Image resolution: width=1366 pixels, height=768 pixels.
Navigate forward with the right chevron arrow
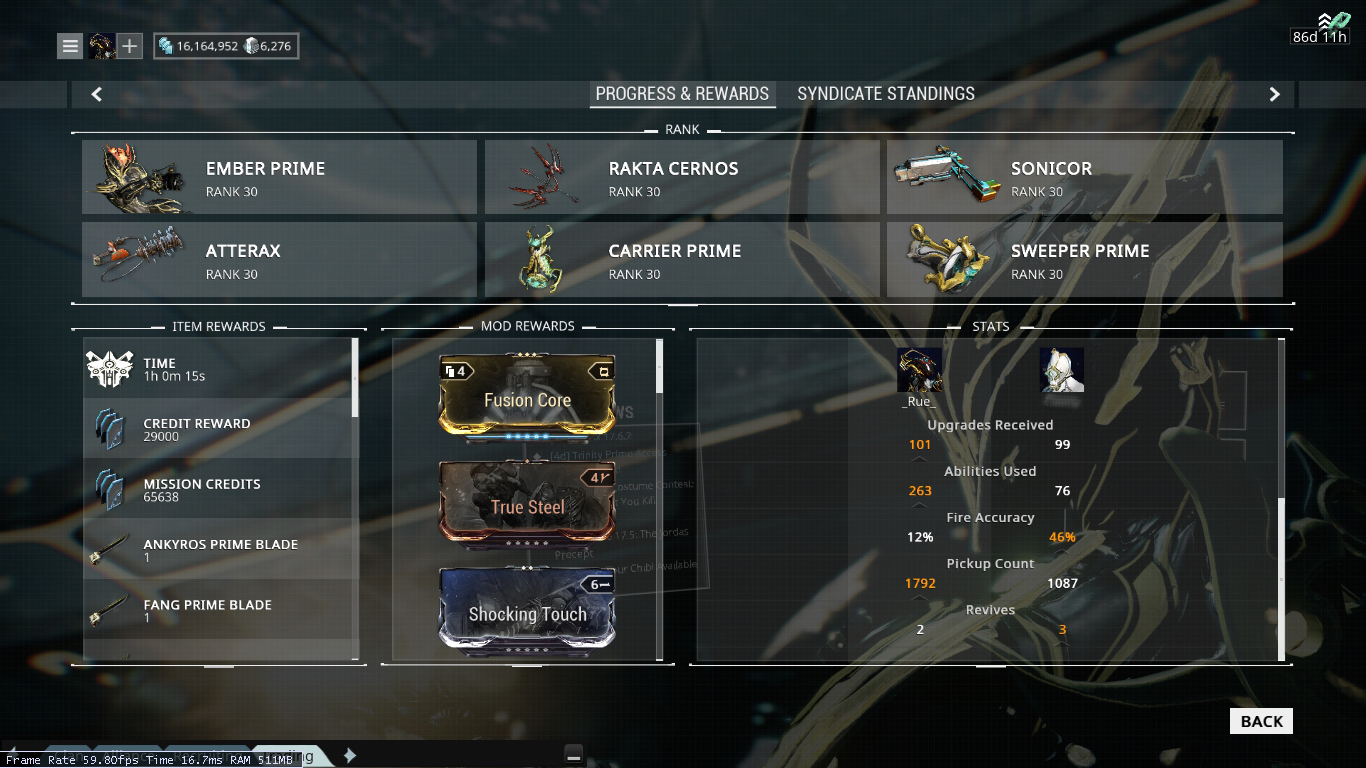1274,93
